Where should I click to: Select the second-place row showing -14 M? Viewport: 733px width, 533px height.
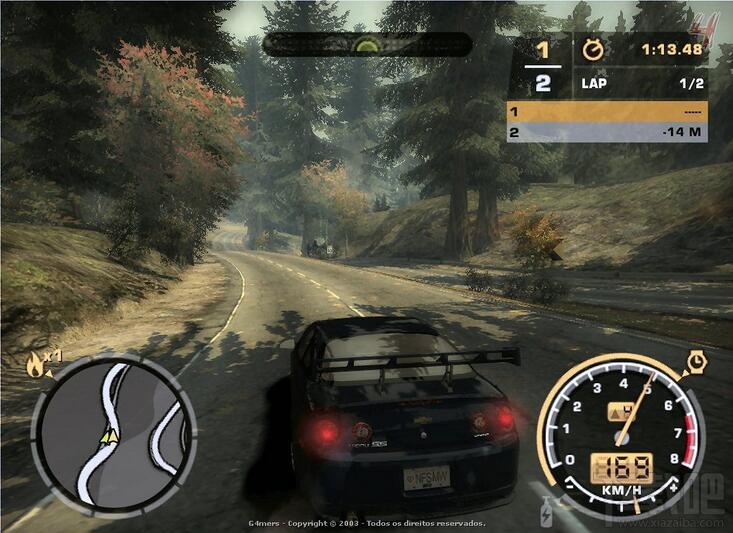[607, 132]
